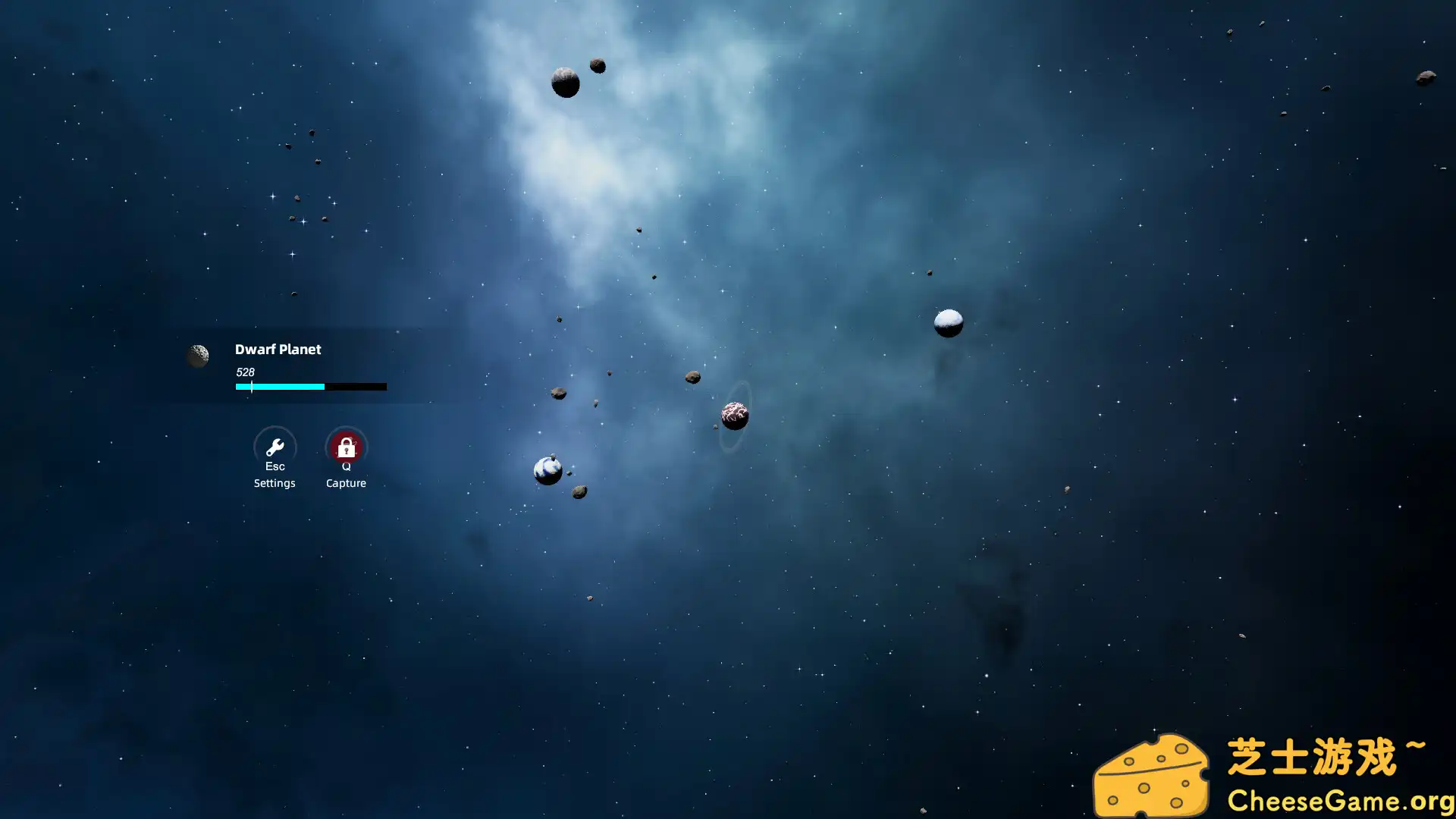Click the small asteroid pair near the blue planet
This screenshot has width=1456, height=819.
579,491
